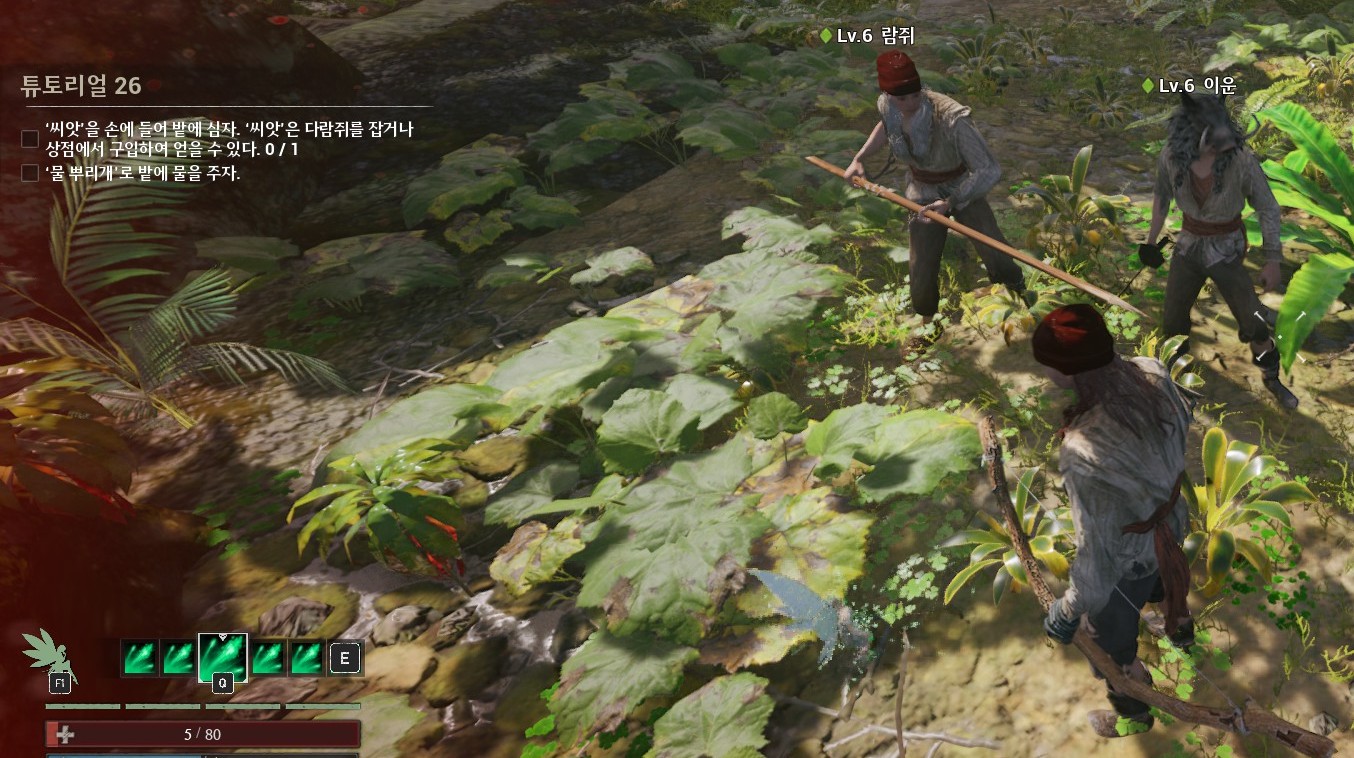
Task: Tick the '물 뿌리개' watering objective checkbox
Action: (30, 173)
